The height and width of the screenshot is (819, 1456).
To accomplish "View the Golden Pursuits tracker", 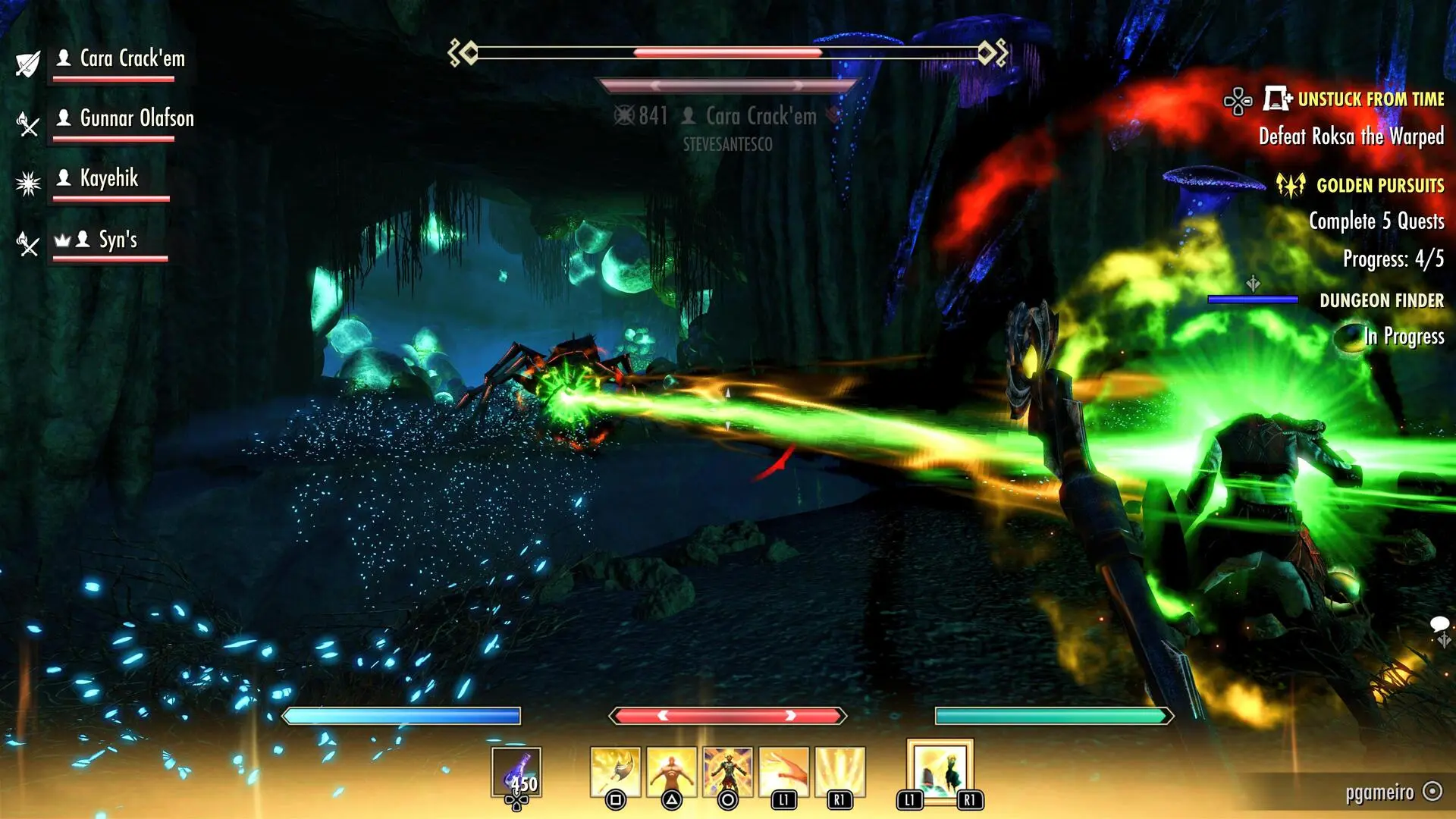I will (x=1379, y=186).
